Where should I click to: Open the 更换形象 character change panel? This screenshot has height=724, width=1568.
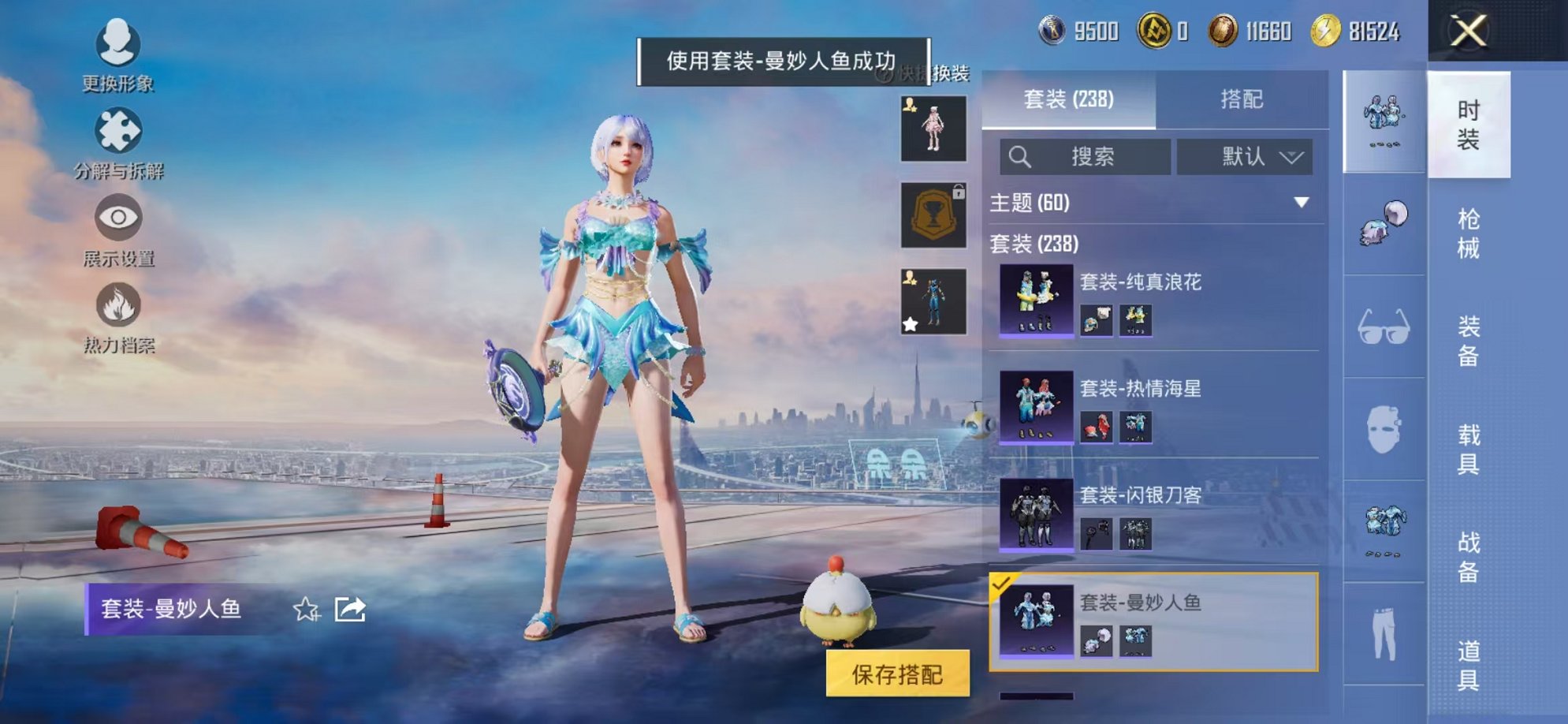(117, 47)
